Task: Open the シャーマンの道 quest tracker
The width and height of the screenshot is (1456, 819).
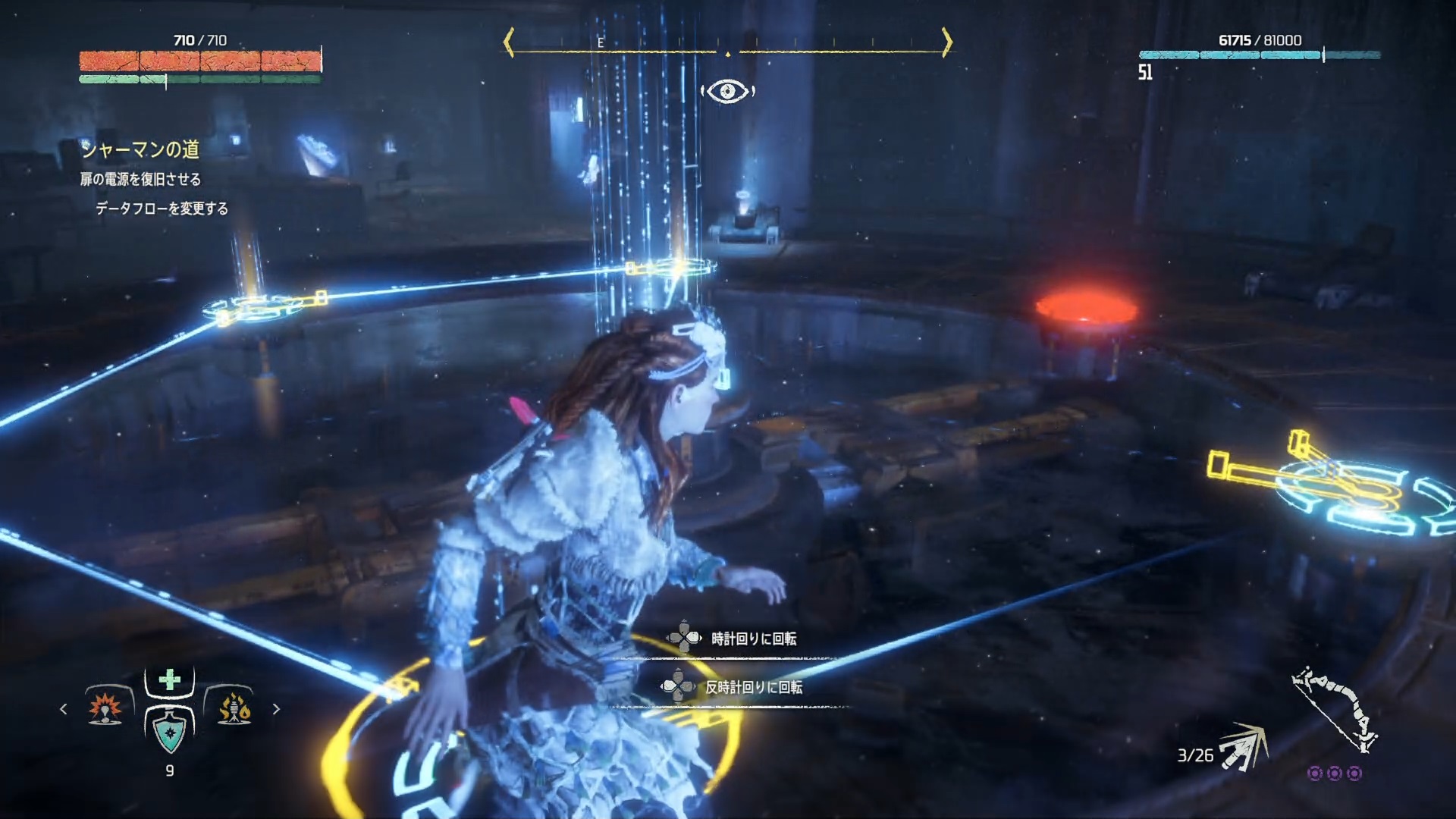Action: pos(140,149)
